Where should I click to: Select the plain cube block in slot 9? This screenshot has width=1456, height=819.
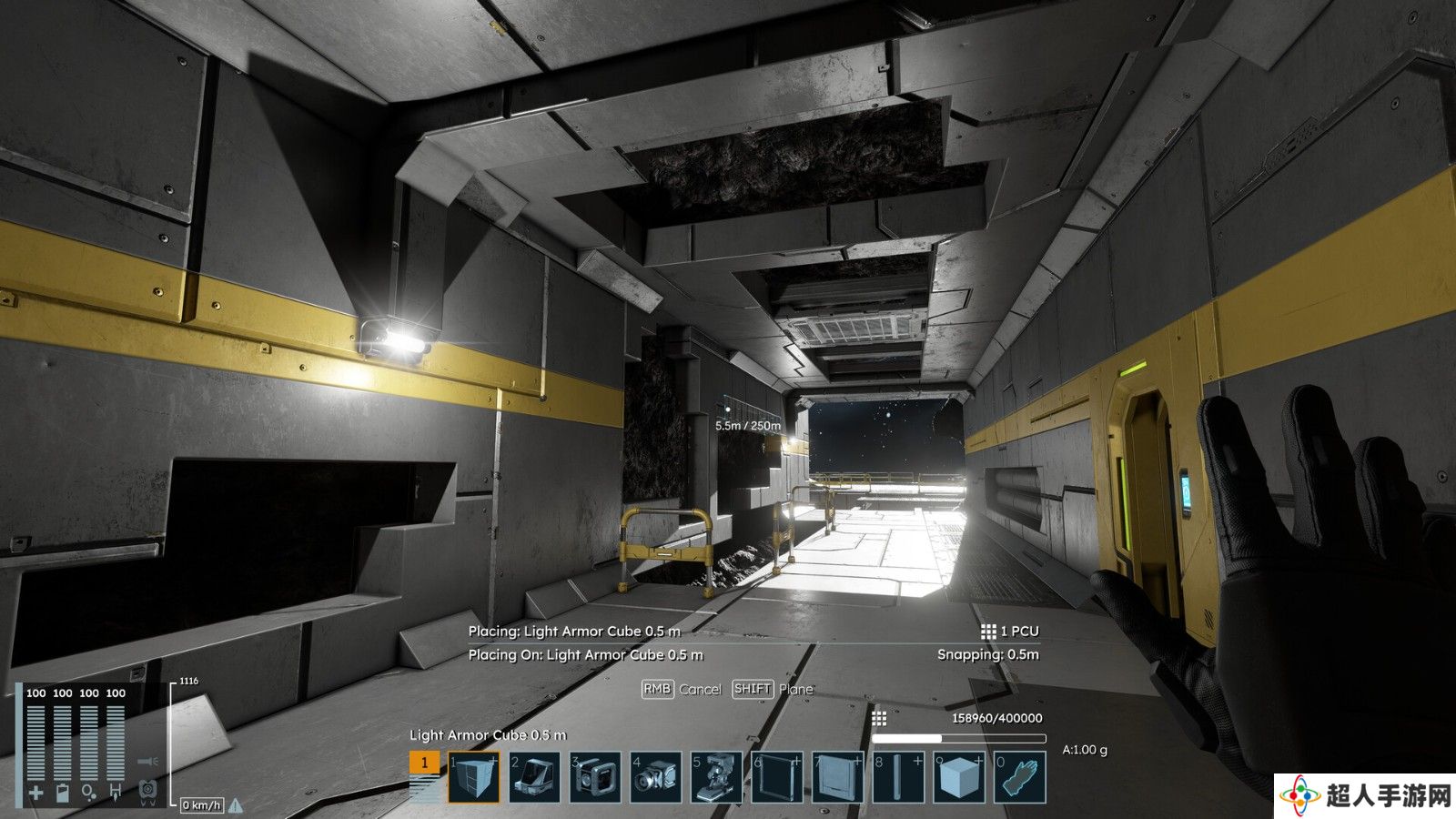tap(959, 777)
